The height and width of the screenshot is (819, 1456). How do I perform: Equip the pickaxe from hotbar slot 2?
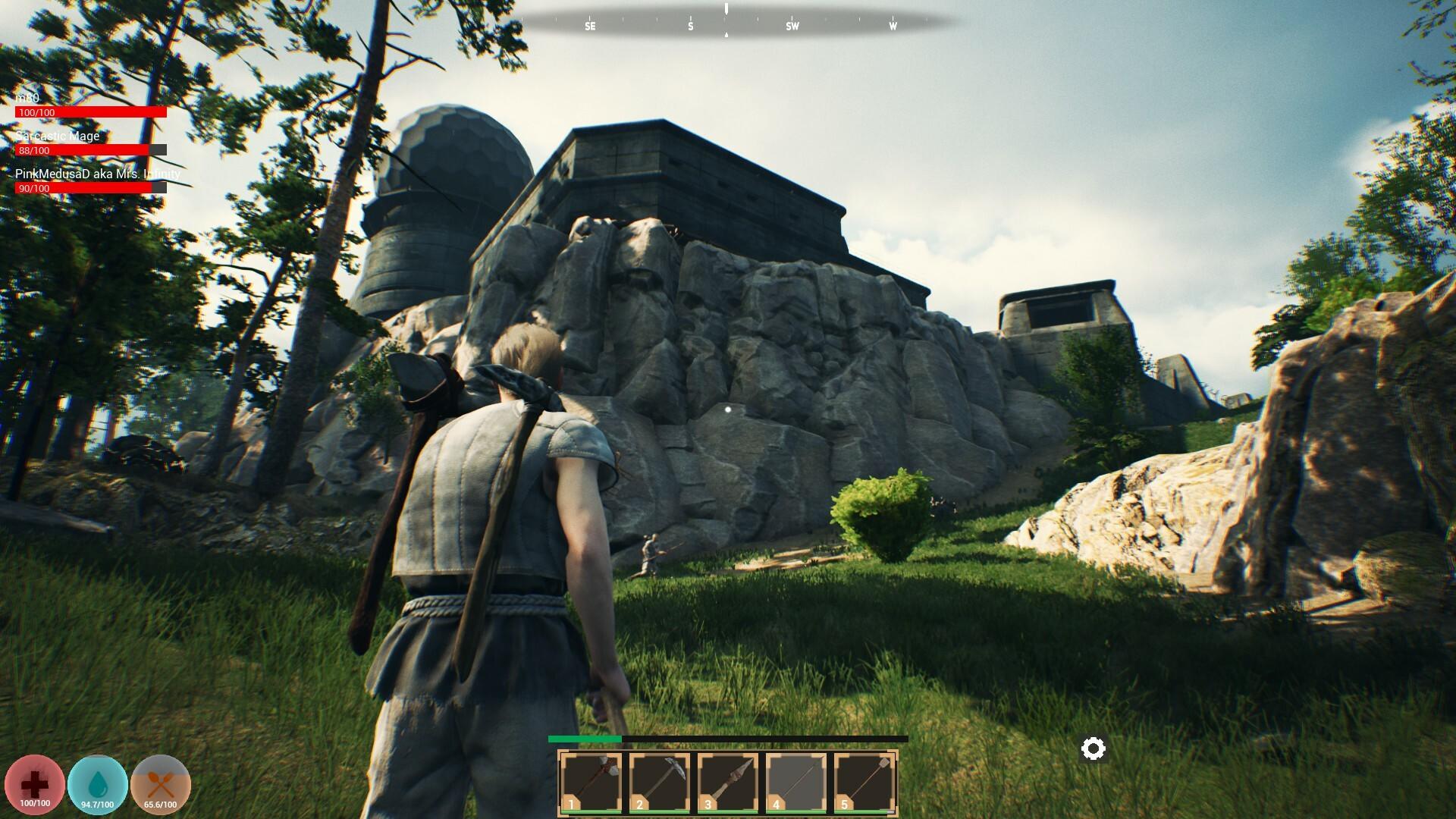click(x=660, y=783)
